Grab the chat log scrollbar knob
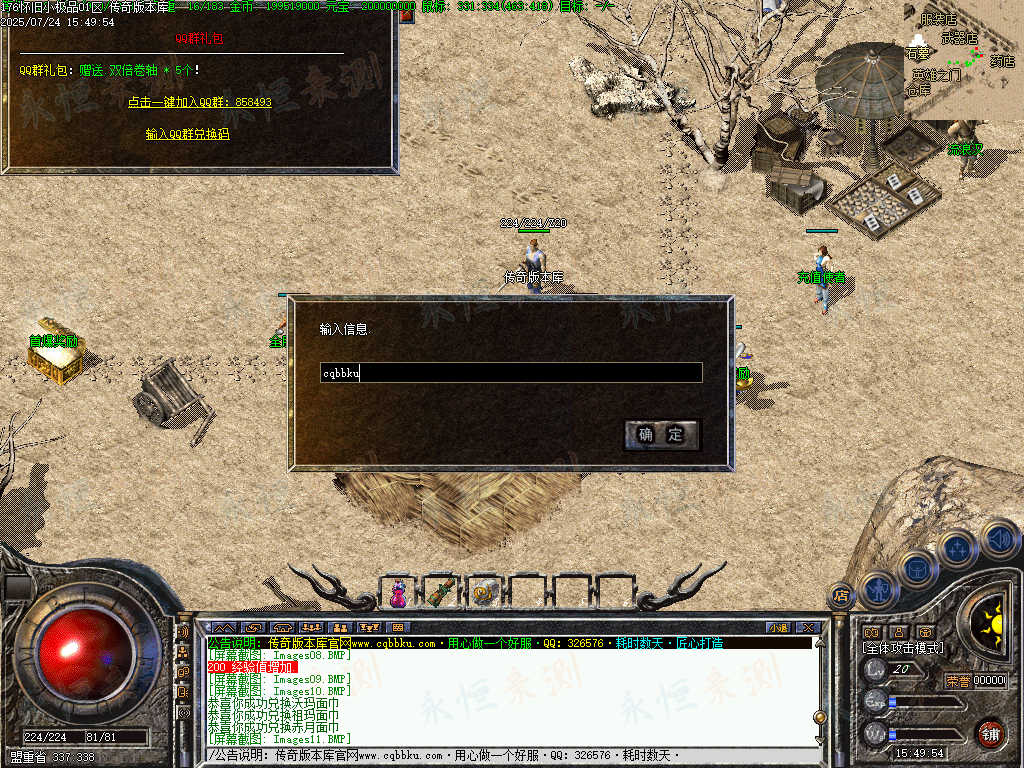 [x=820, y=717]
